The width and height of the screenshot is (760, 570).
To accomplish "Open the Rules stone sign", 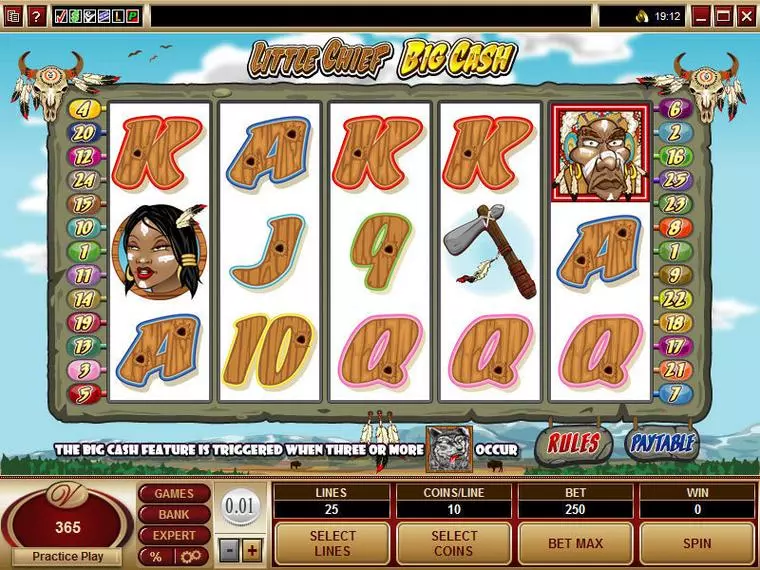I will [x=574, y=443].
